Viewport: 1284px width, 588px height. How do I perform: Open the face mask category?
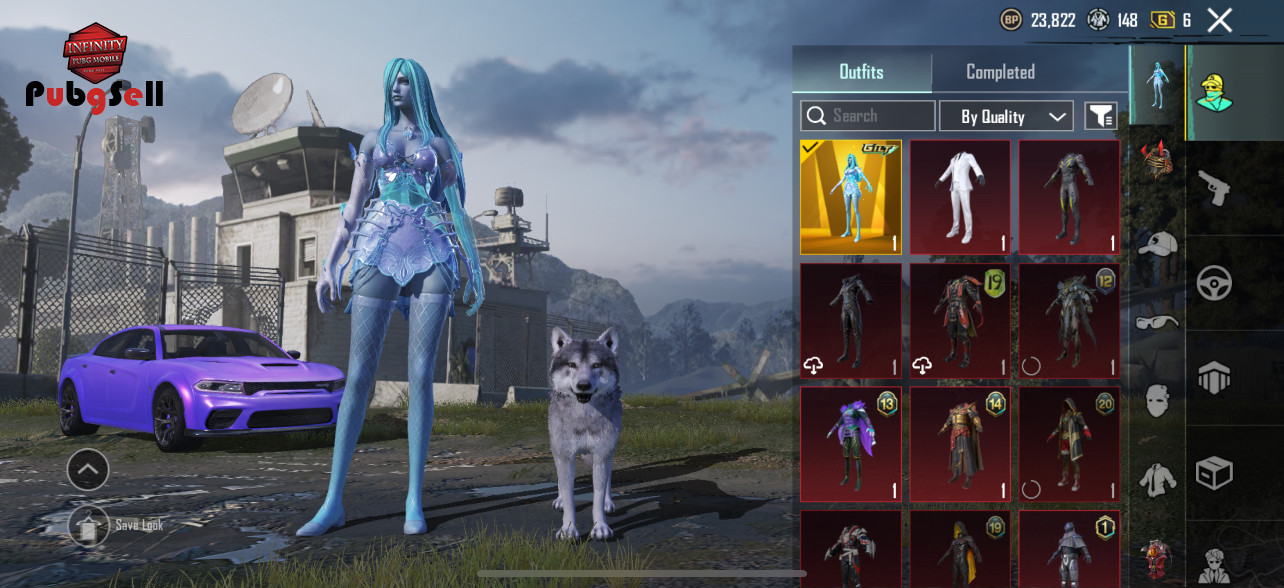(x=1157, y=400)
